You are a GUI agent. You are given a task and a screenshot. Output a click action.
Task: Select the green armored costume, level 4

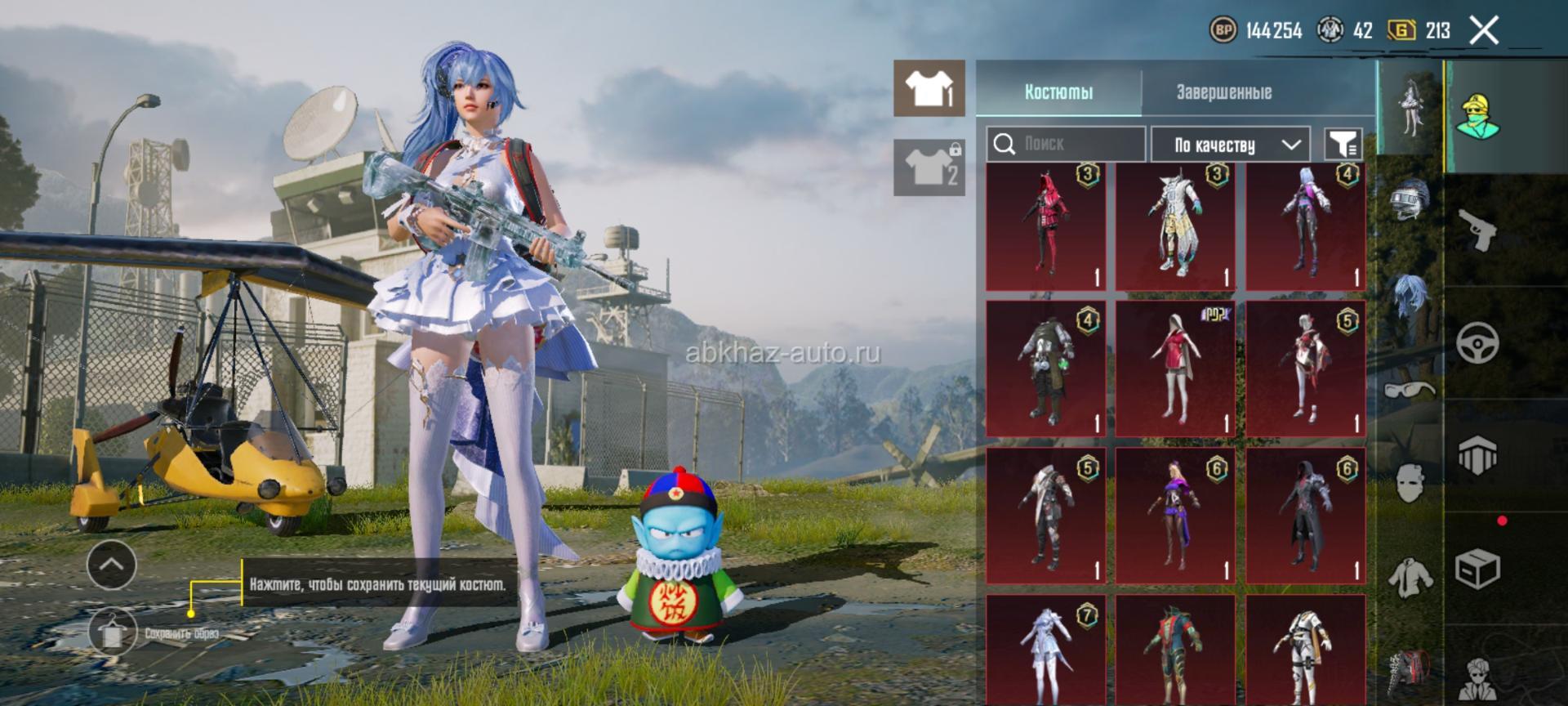(x=1045, y=368)
